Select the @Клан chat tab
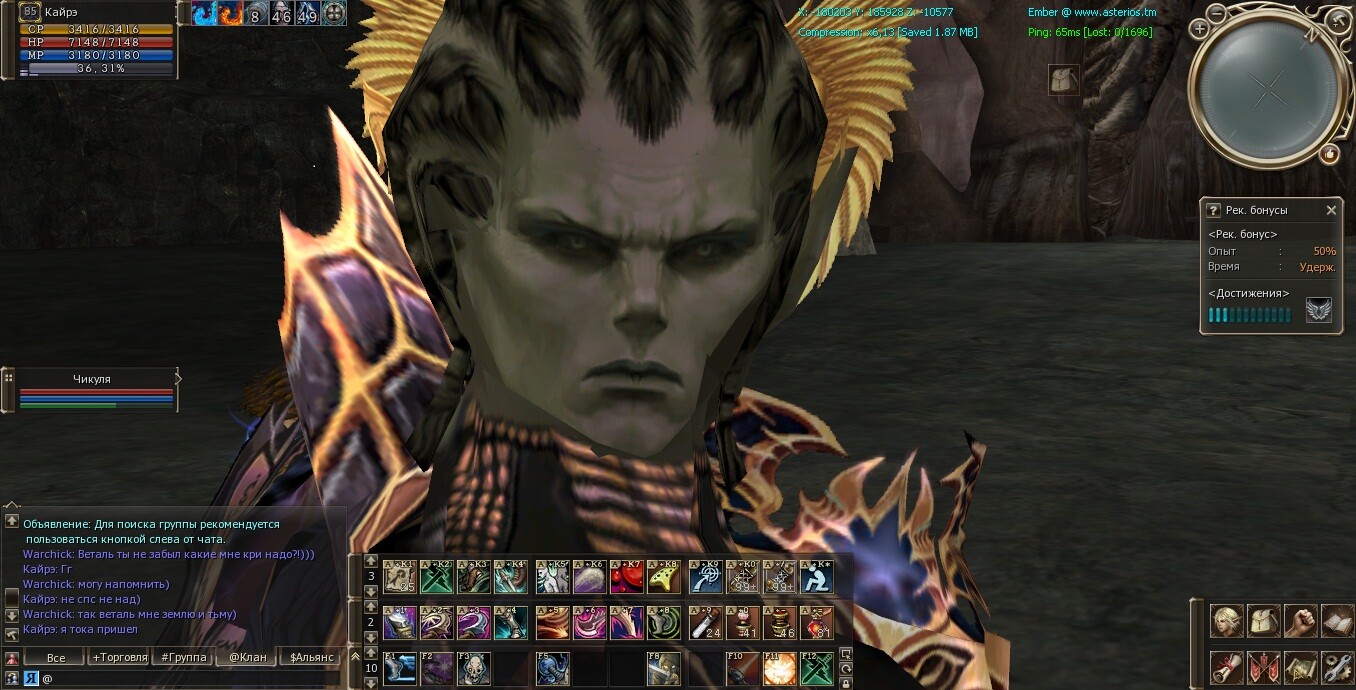This screenshot has width=1356, height=690. [247, 657]
